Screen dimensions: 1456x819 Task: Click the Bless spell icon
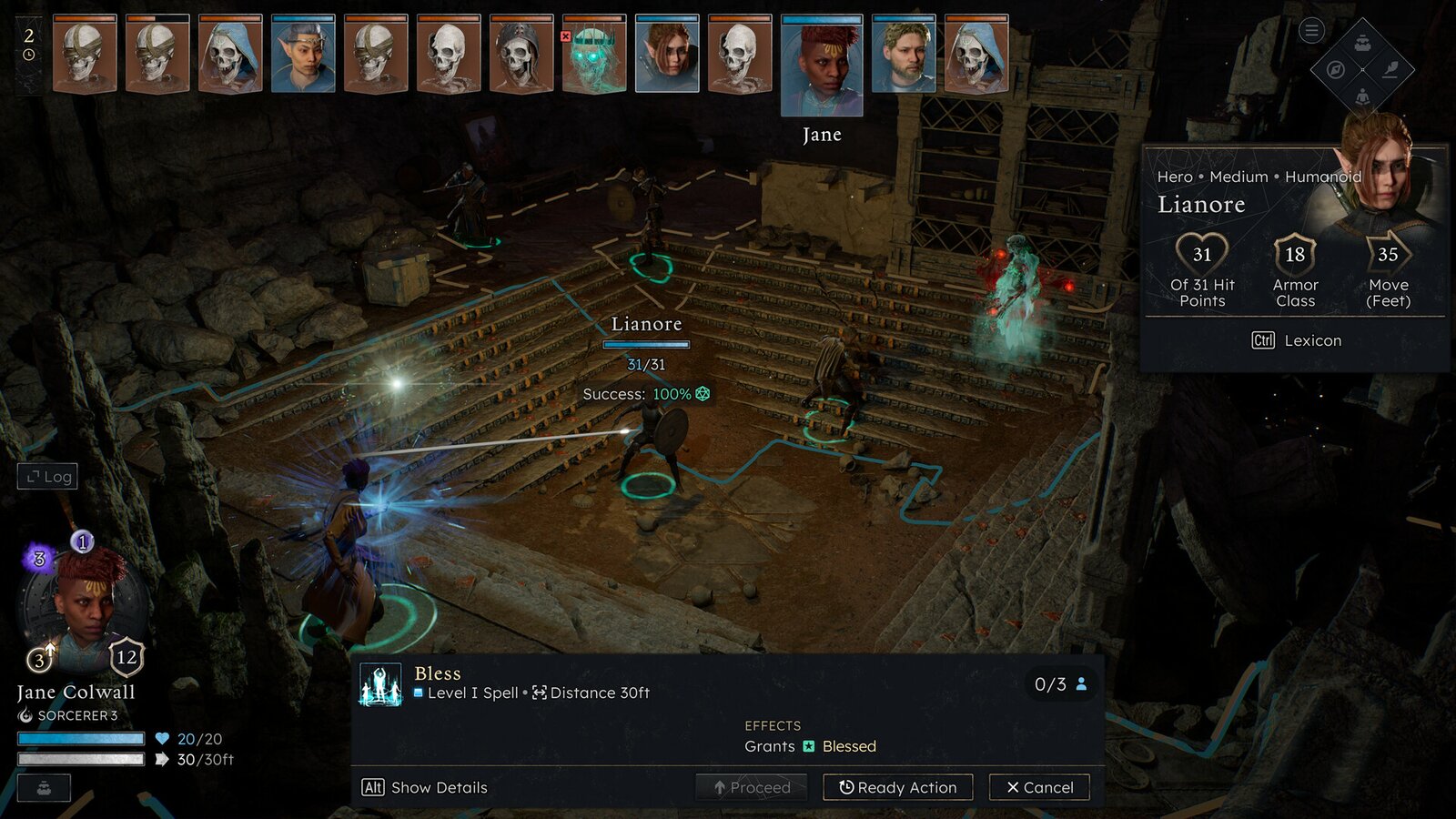point(380,684)
